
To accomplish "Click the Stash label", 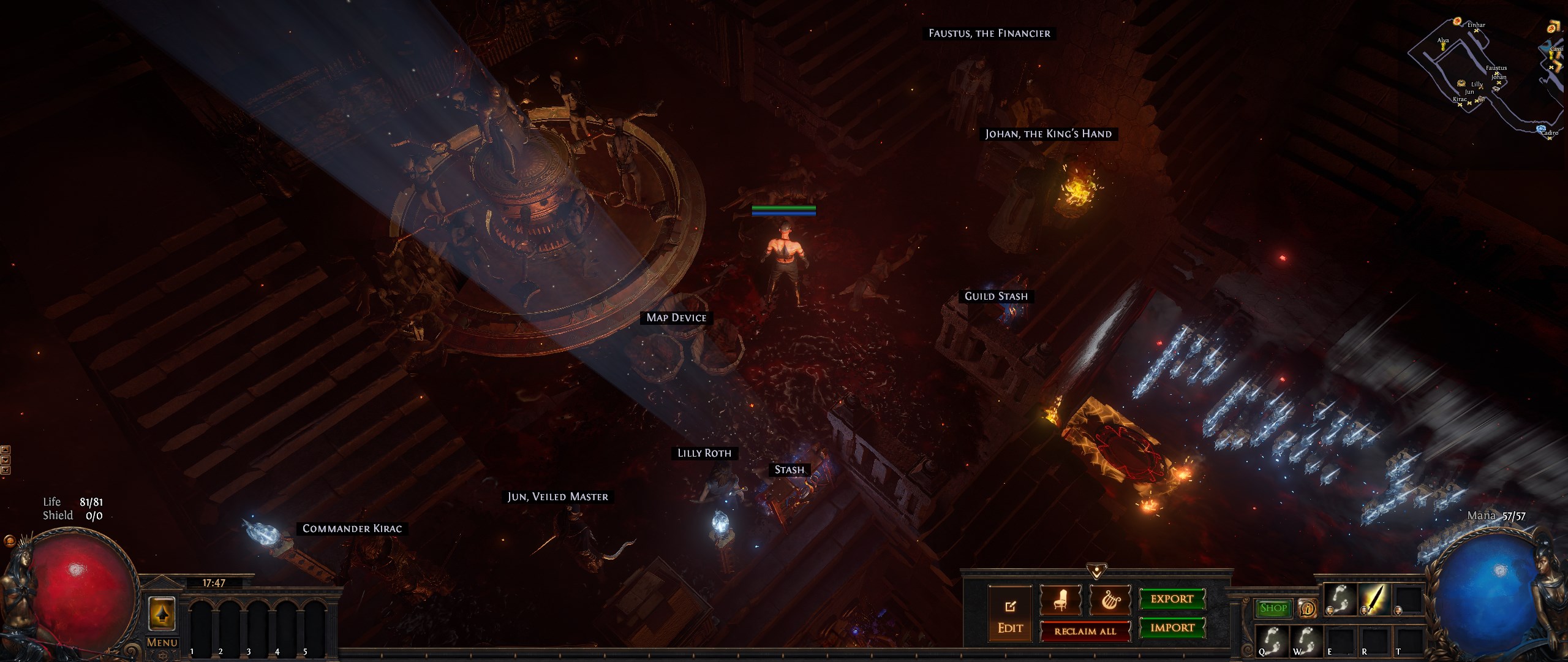I will click(789, 470).
